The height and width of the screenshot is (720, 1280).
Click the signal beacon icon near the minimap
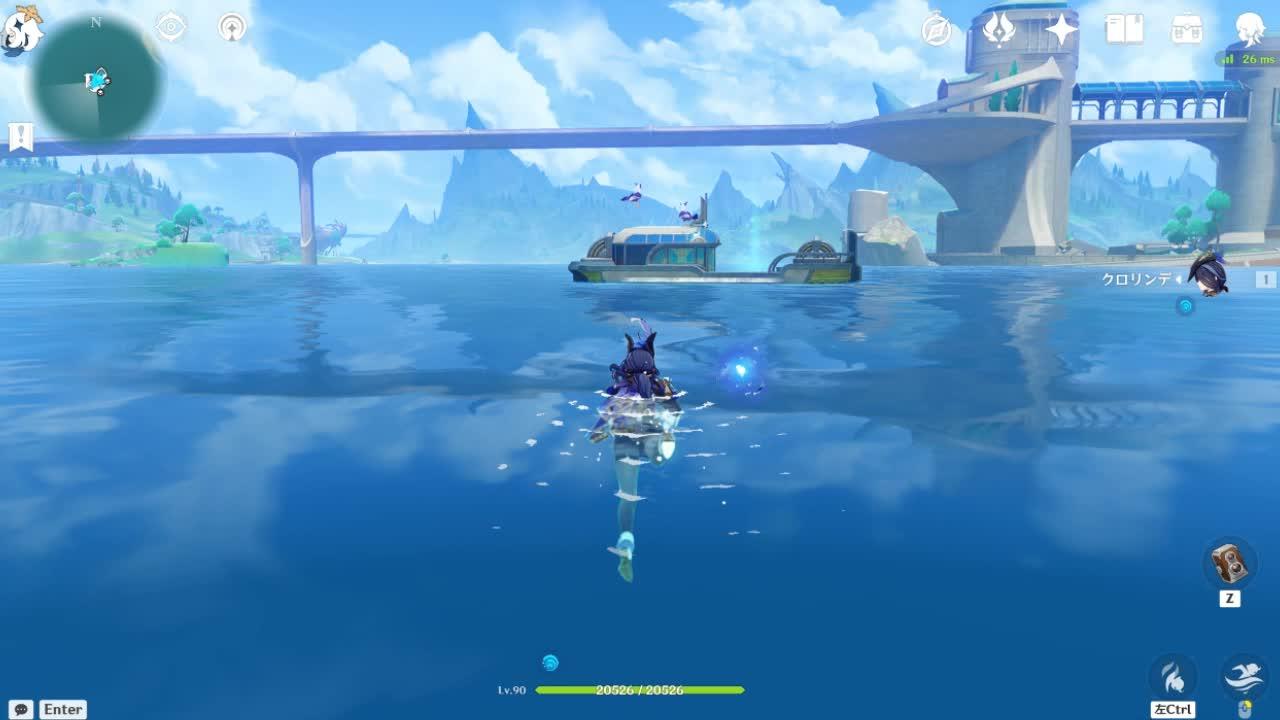232,27
